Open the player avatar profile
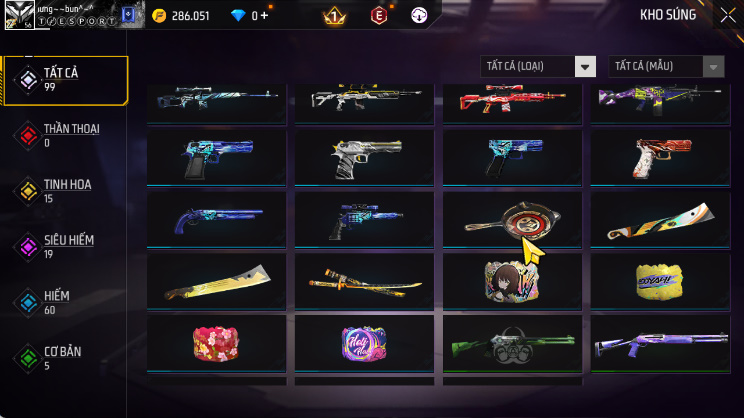 [x=19, y=15]
